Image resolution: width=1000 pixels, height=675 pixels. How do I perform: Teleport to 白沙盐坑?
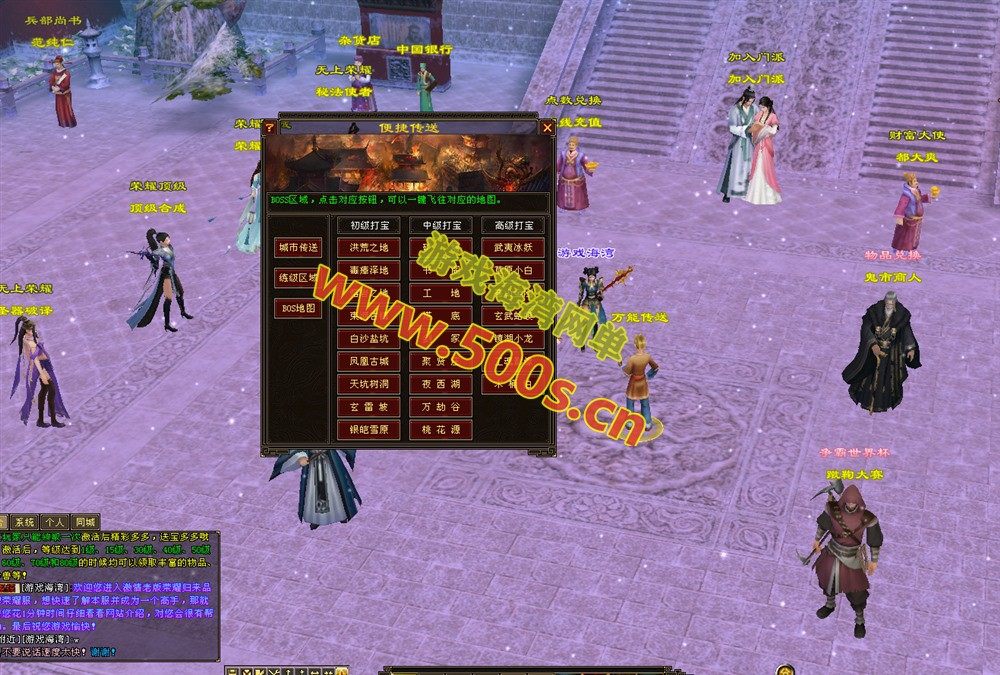point(368,339)
